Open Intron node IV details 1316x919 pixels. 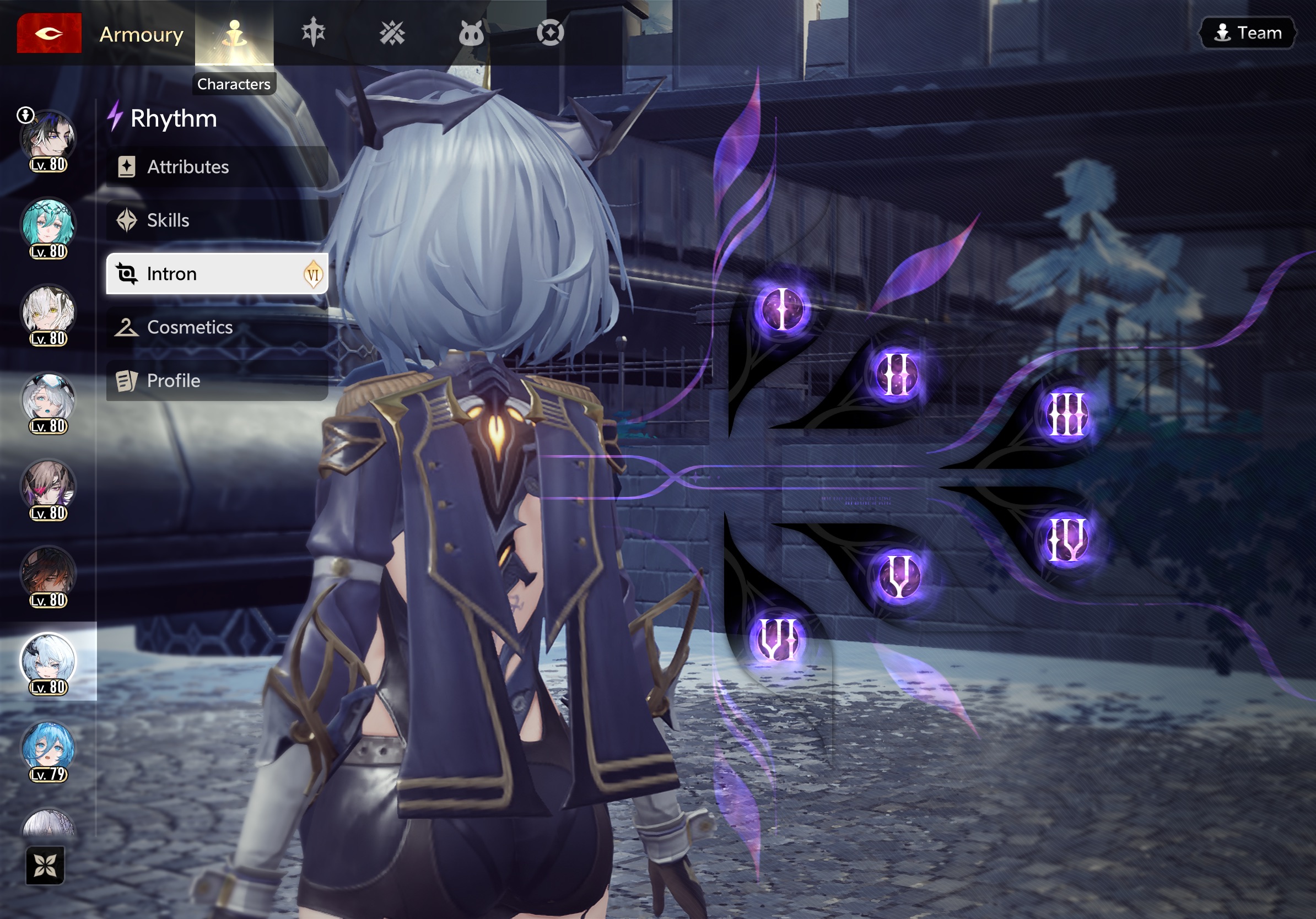pos(1066,540)
